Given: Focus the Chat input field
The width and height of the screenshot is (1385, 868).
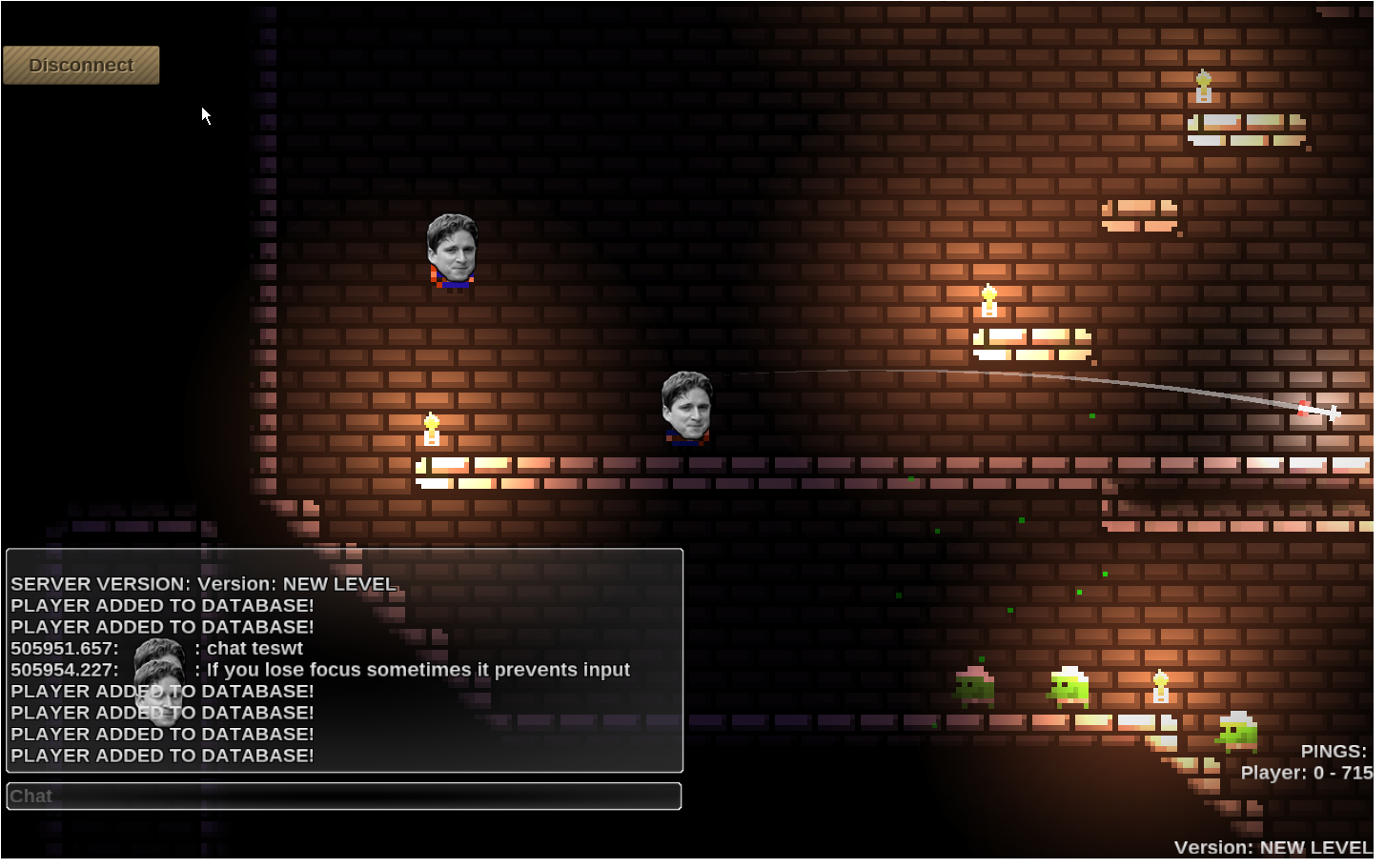Looking at the screenshot, I should (x=343, y=797).
